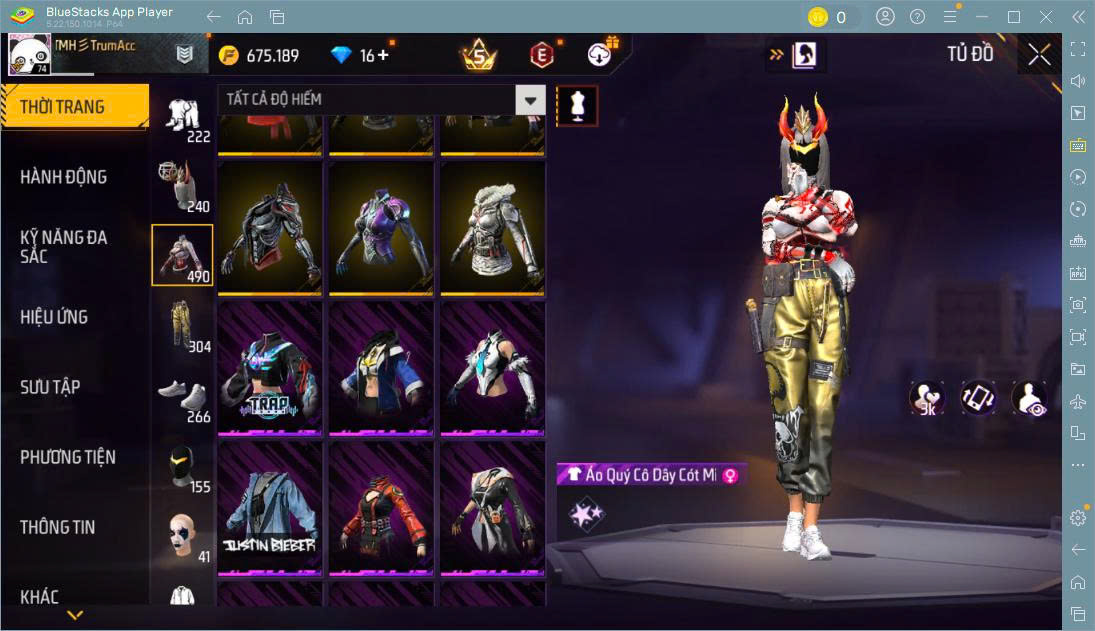
Task: Click the mannequin preview button
Action: point(577,105)
